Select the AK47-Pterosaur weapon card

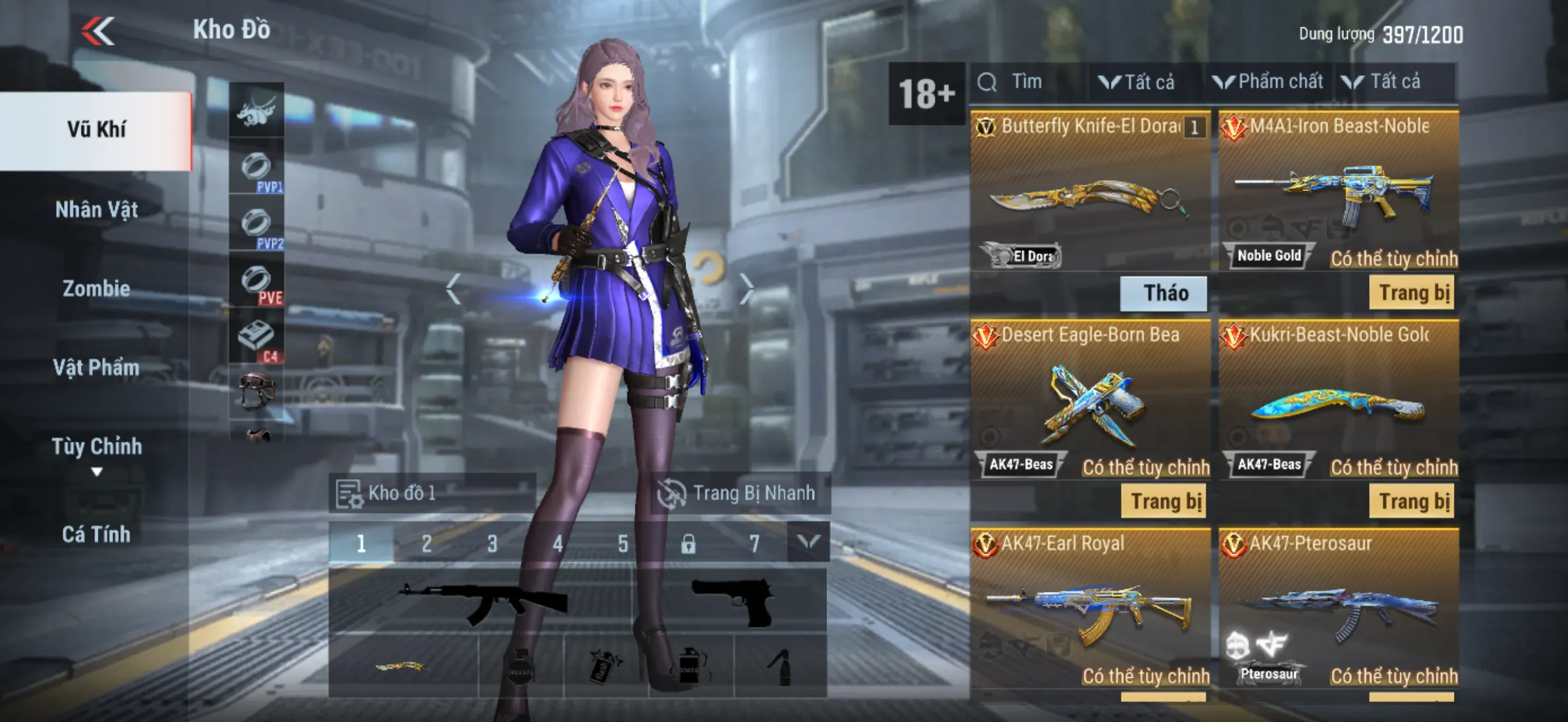click(x=1338, y=609)
